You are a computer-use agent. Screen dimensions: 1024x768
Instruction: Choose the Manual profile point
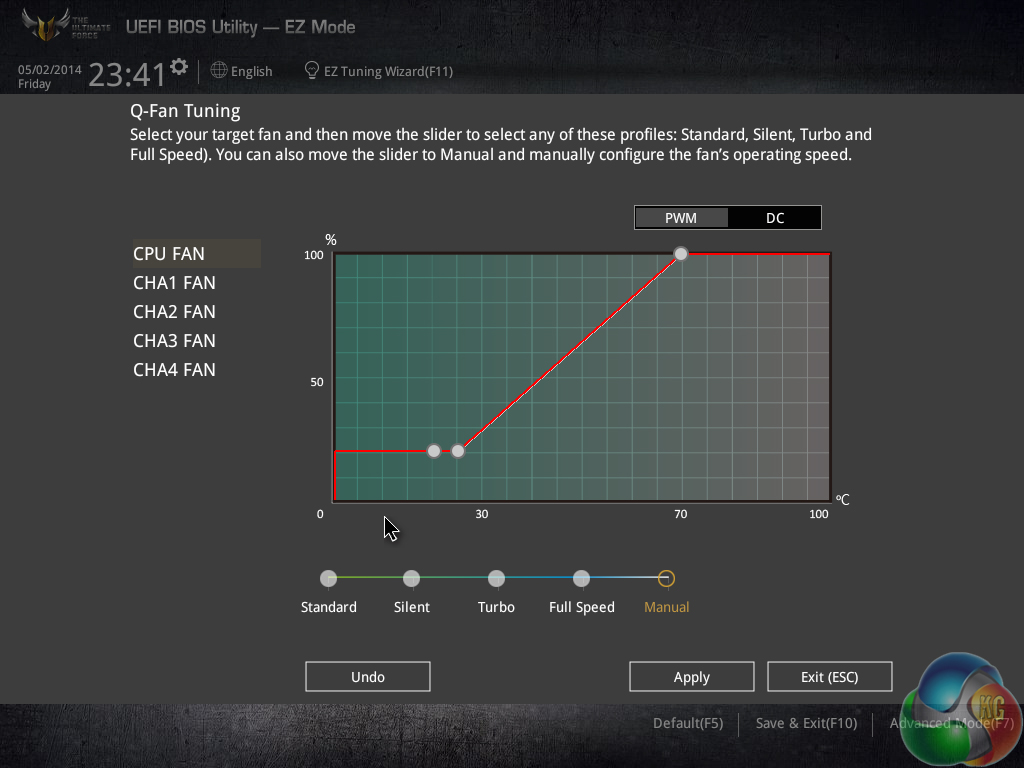coord(666,578)
